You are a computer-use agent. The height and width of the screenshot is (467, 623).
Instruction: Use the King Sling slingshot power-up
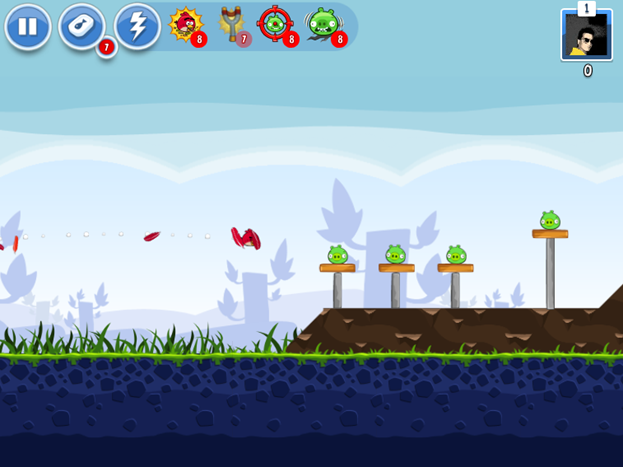coord(233,24)
